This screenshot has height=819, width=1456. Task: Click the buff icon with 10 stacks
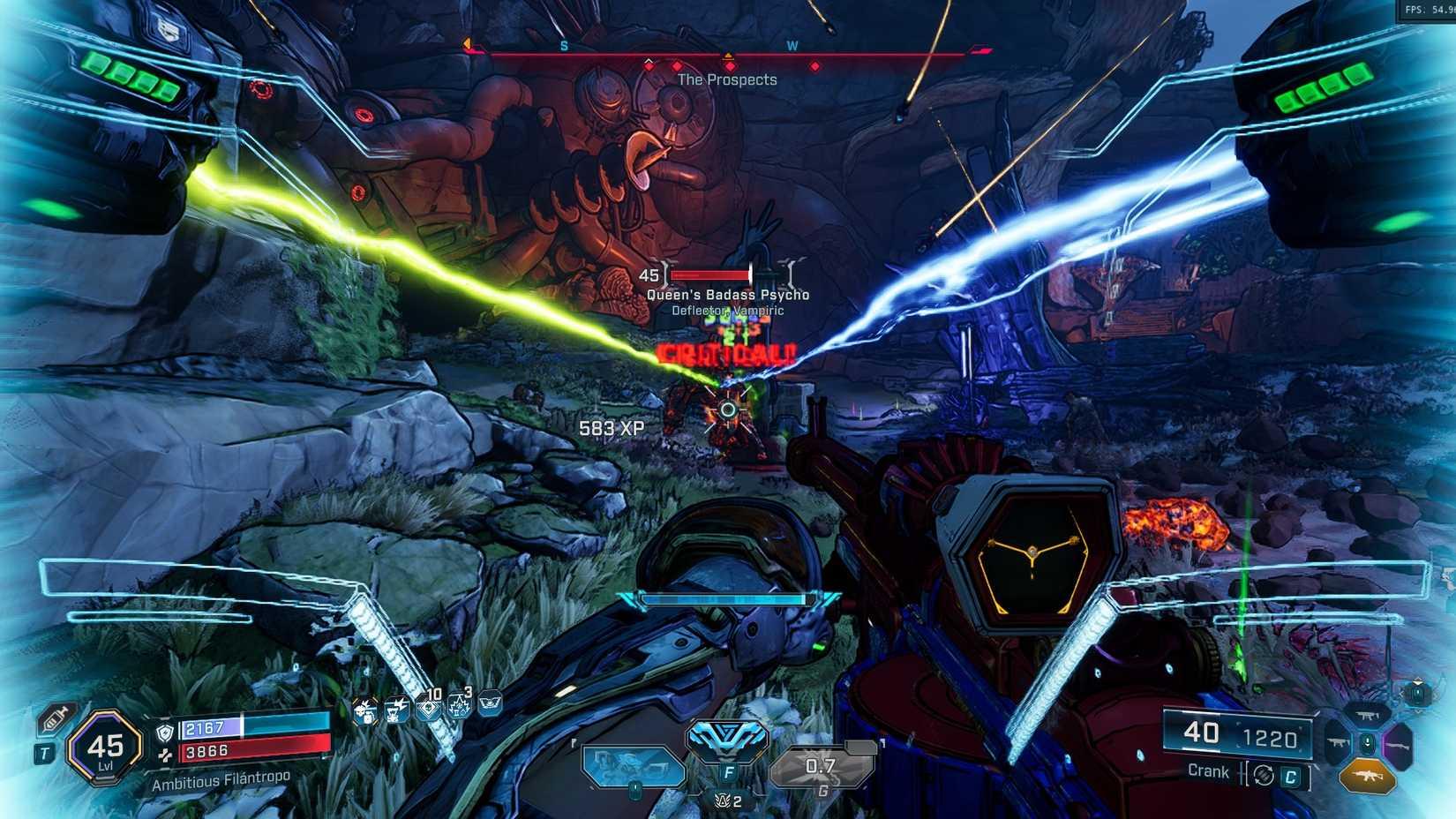[x=428, y=708]
